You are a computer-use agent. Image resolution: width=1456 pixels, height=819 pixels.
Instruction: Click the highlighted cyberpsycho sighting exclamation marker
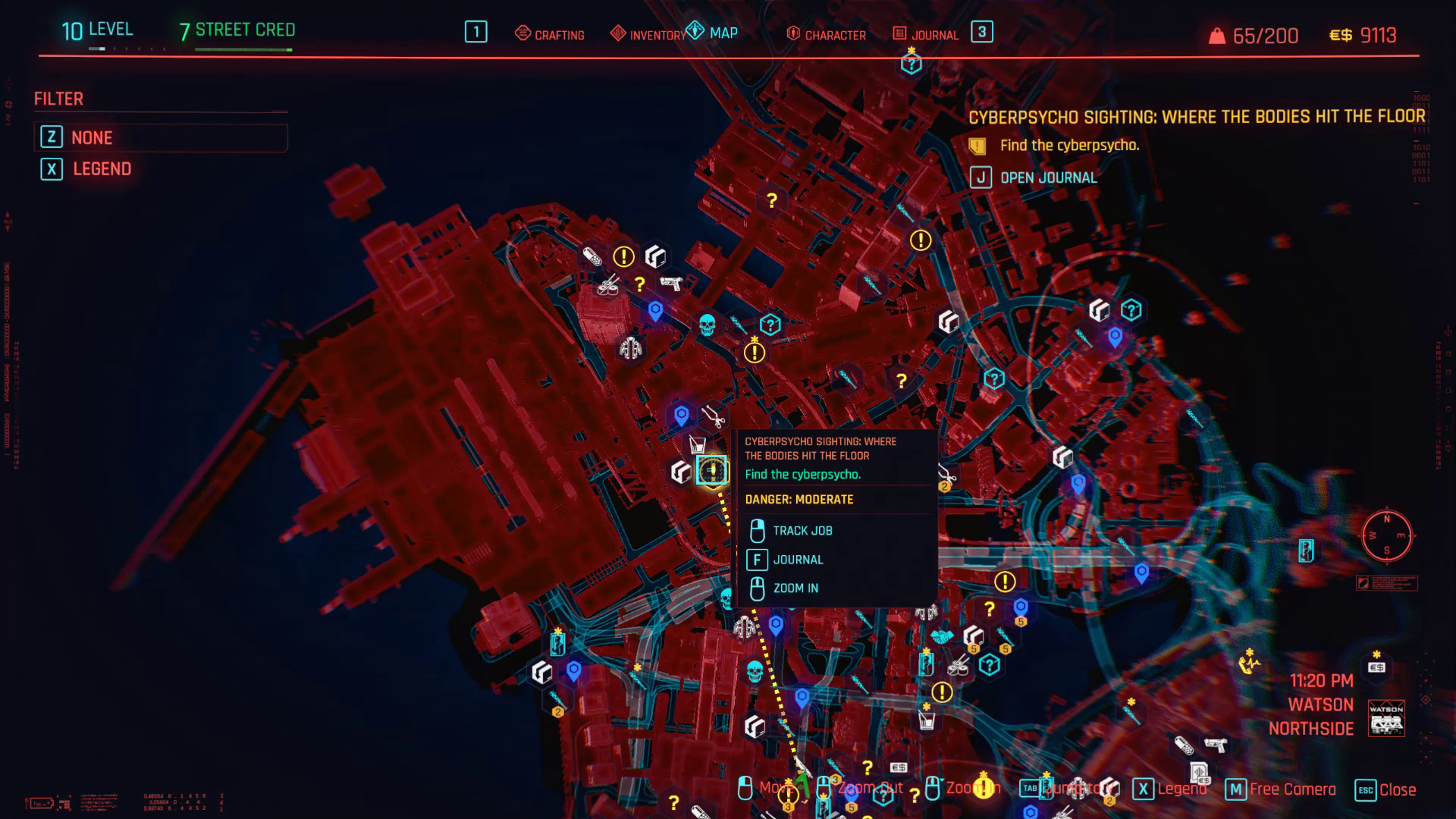(710, 470)
